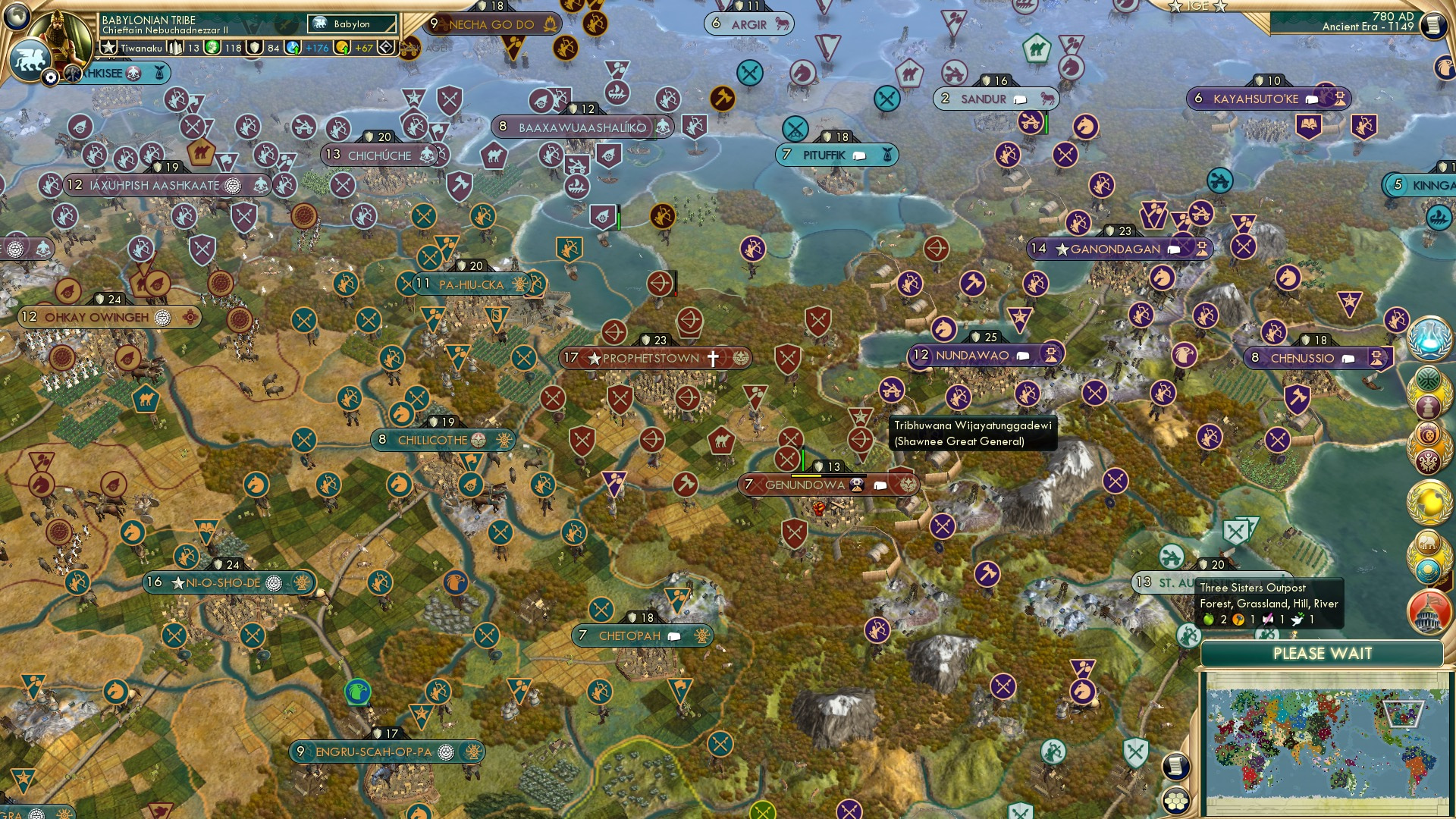Toggle the hex grid minimap option
1456x819 pixels.
(x=1175, y=801)
